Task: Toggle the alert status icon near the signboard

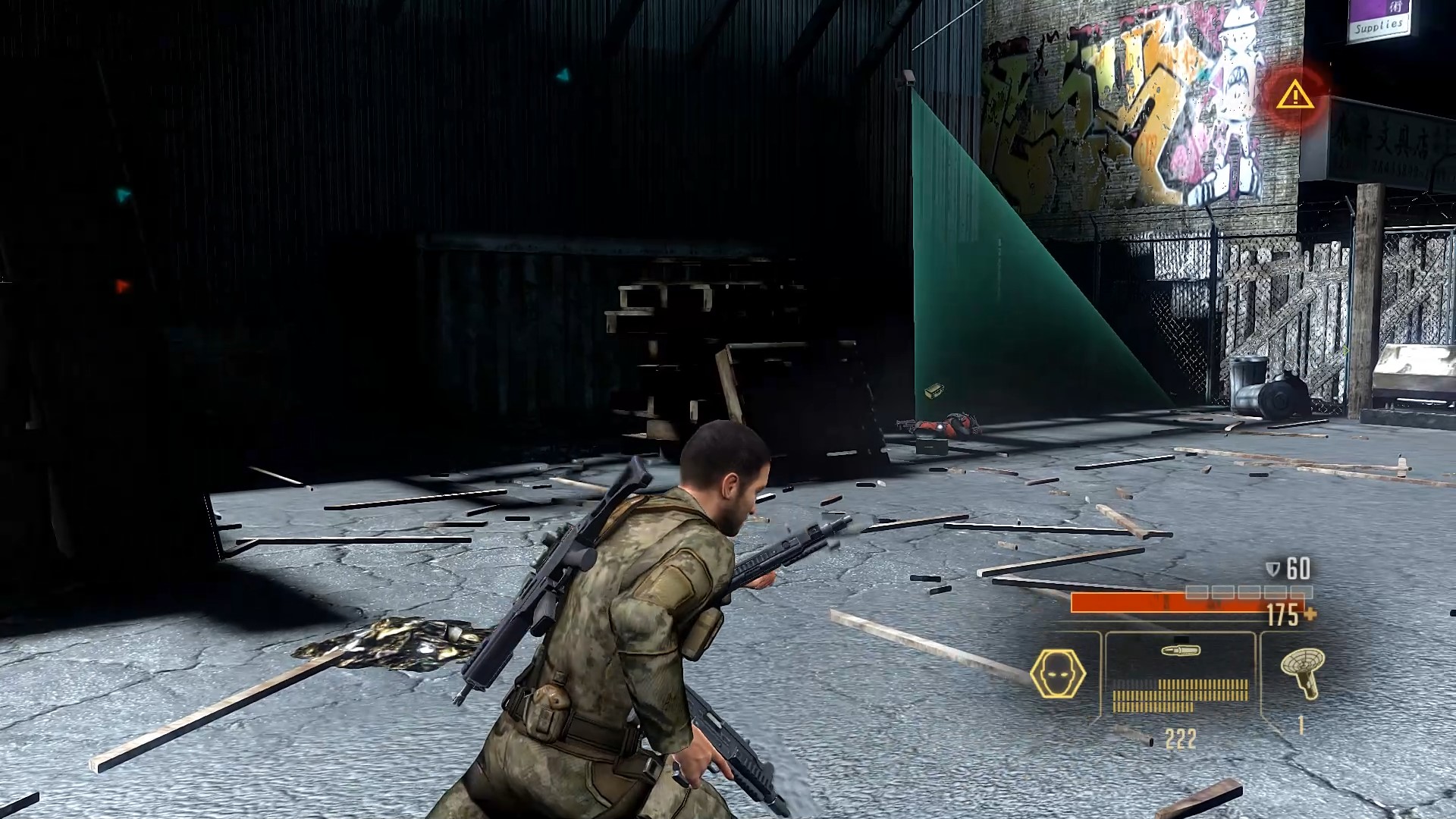Action: [x=1294, y=96]
